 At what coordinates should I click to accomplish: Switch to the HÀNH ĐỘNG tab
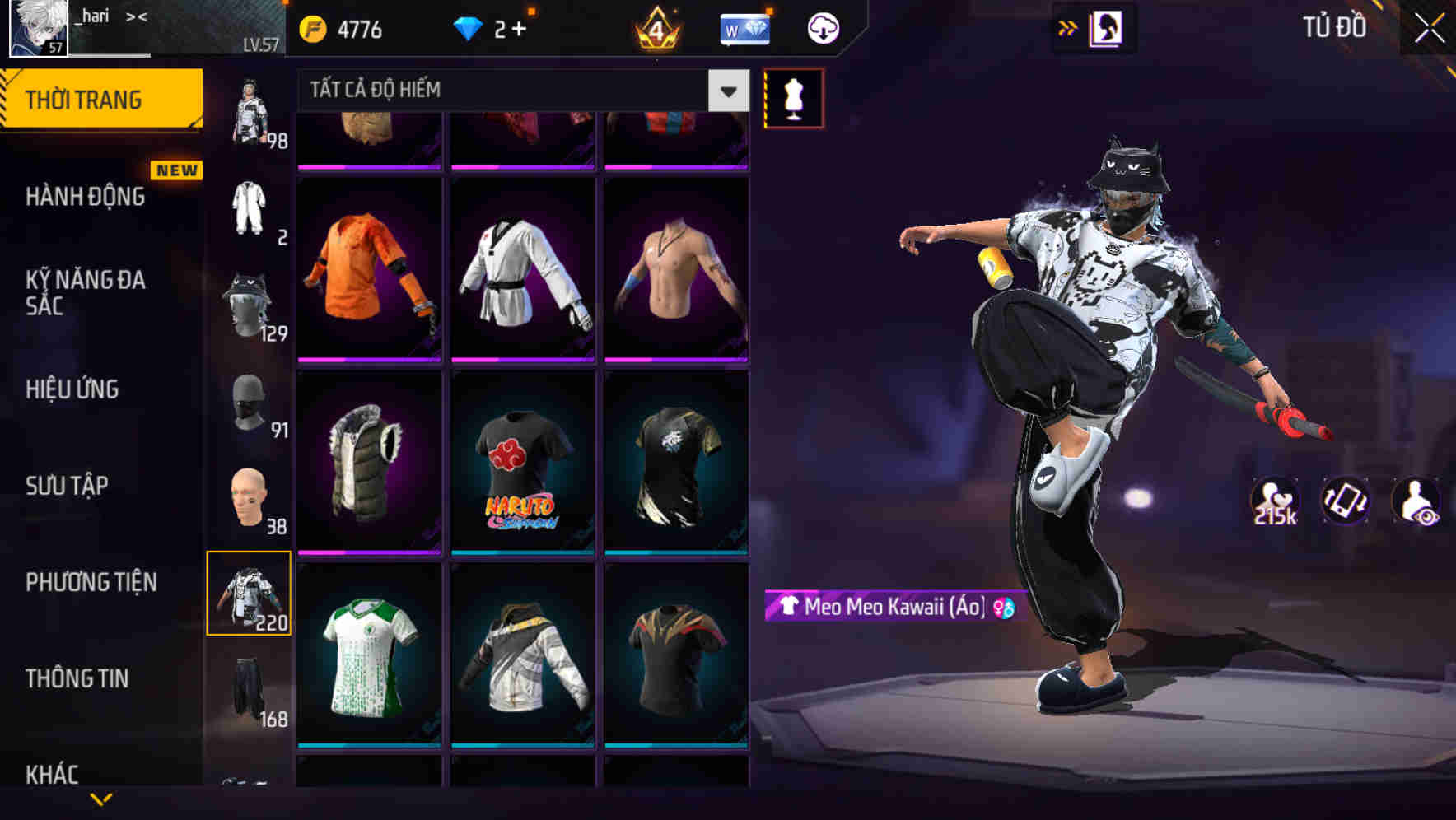pyautogui.click(x=85, y=198)
